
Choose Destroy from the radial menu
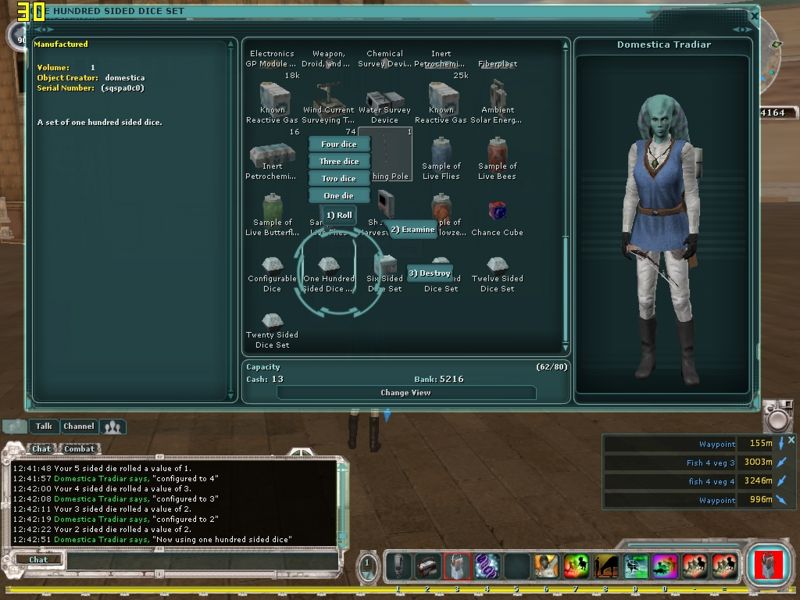coord(430,273)
